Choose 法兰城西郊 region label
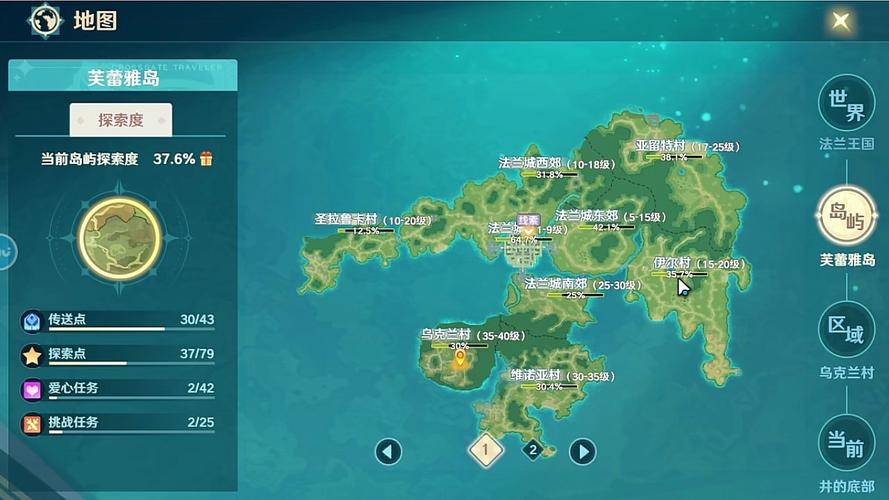This screenshot has height=500, width=889. [x=543, y=163]
